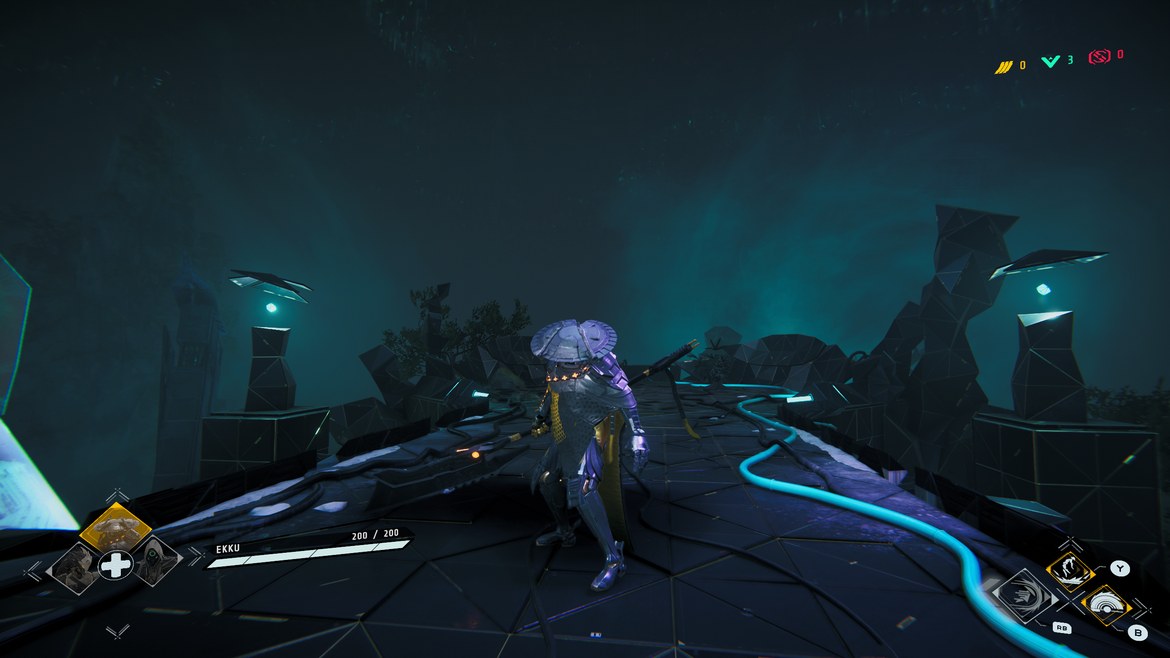Use the leaping wave ability icon
The image size is (1170, 658).
tap(1067, 573)
